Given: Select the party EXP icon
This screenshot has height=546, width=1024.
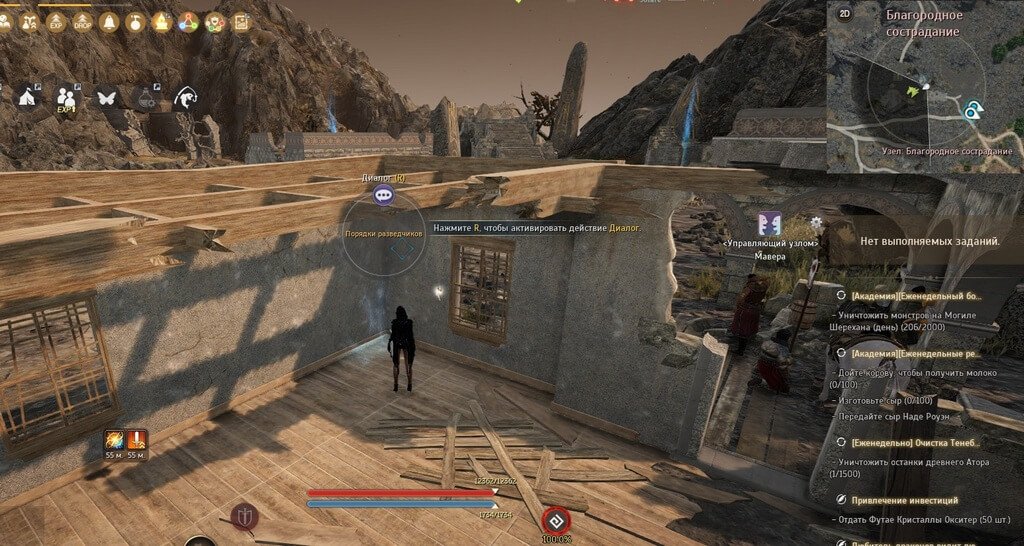Looking at the screenshot, I should (67, 97).
